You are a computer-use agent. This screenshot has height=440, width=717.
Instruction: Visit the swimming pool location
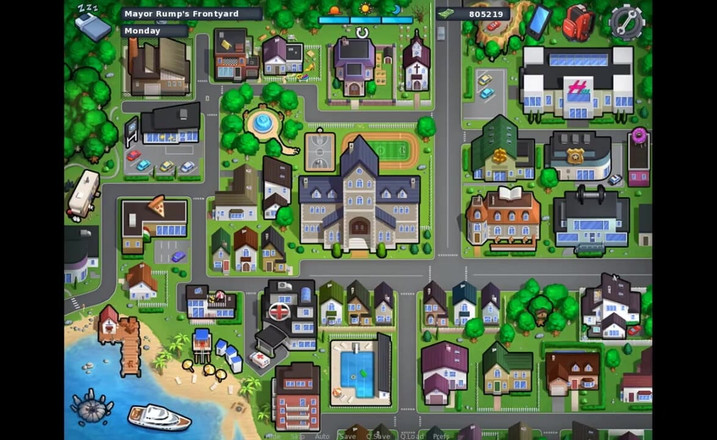coord(359,368)
